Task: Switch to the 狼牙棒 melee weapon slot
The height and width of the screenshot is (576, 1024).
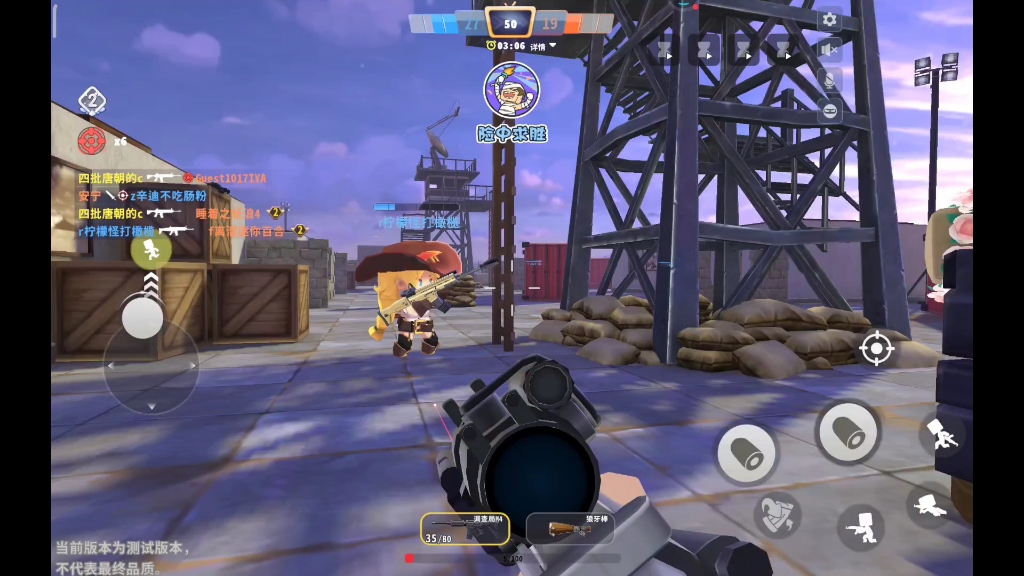Action: pyautogui.click(x=570, y=527)
